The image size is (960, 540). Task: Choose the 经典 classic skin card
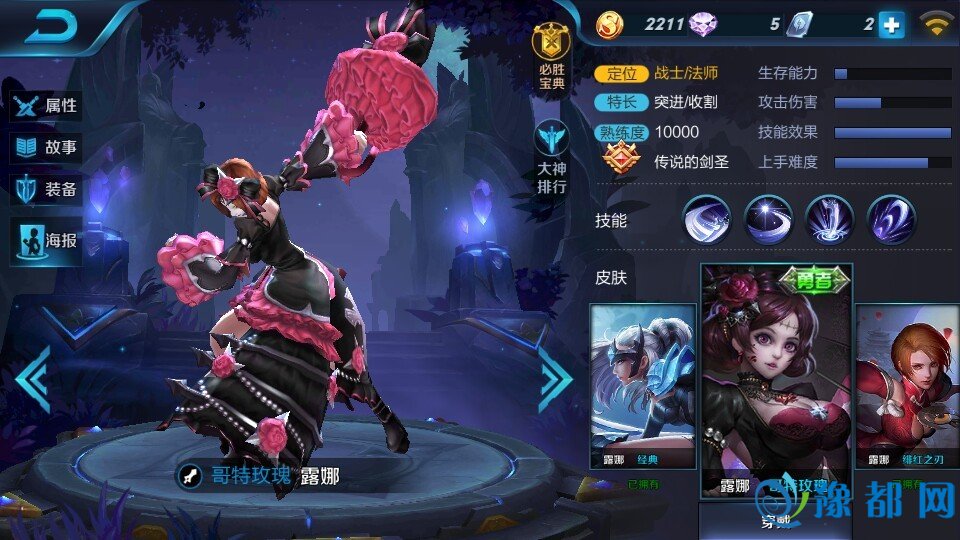[643, 387]
